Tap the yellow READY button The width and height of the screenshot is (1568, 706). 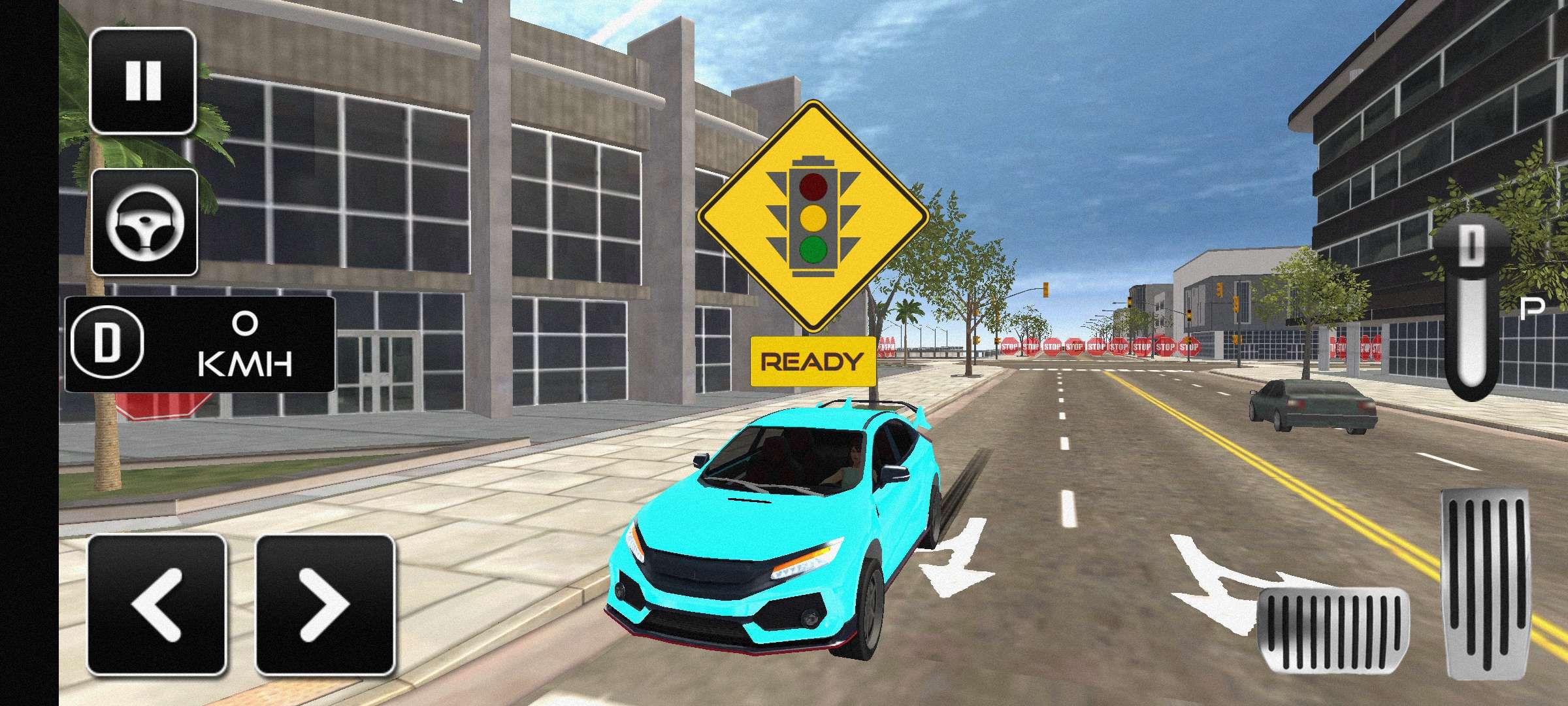[813, 361]
